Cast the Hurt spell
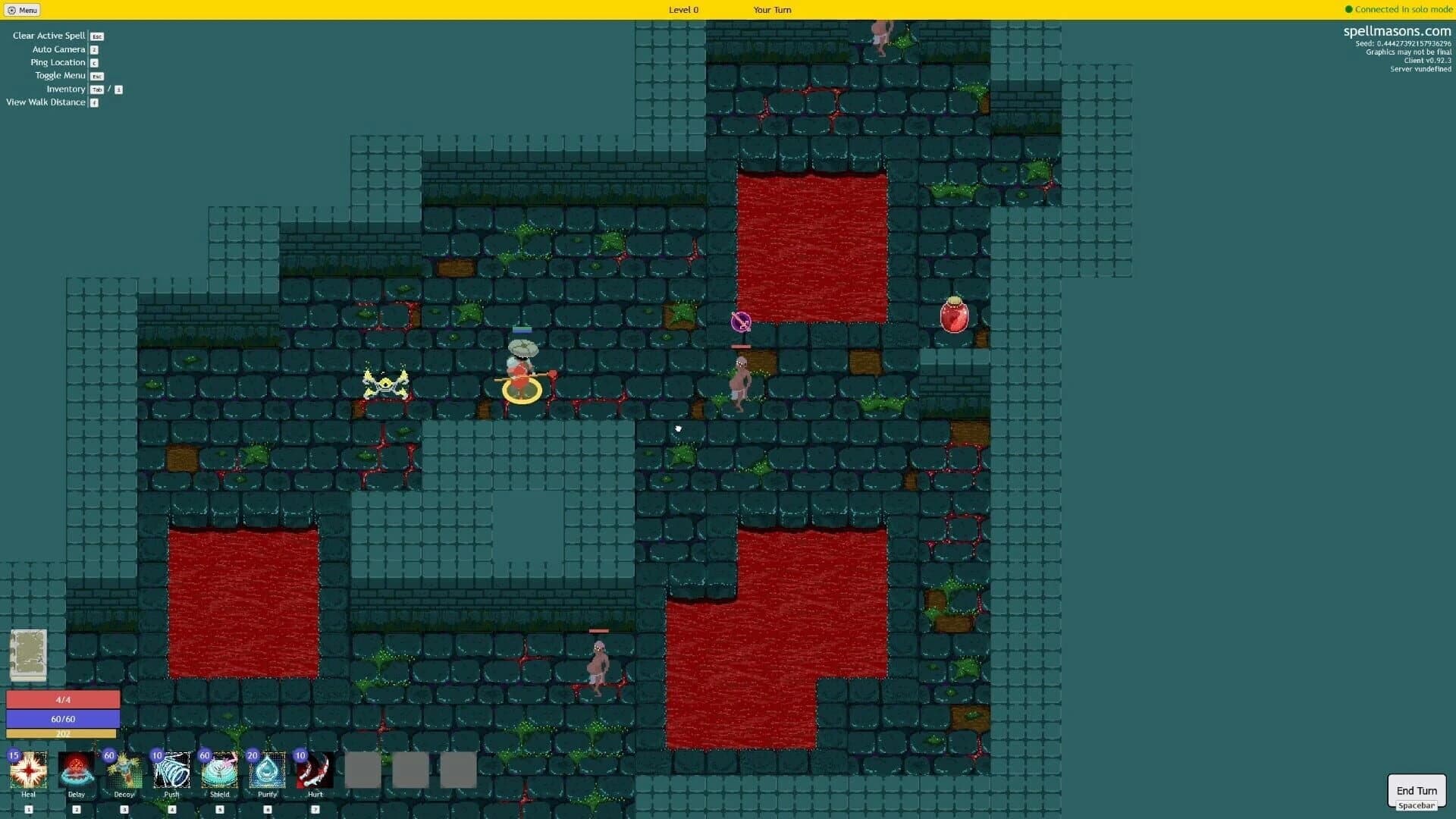The image size is (1456, 819). coord(314,770)
